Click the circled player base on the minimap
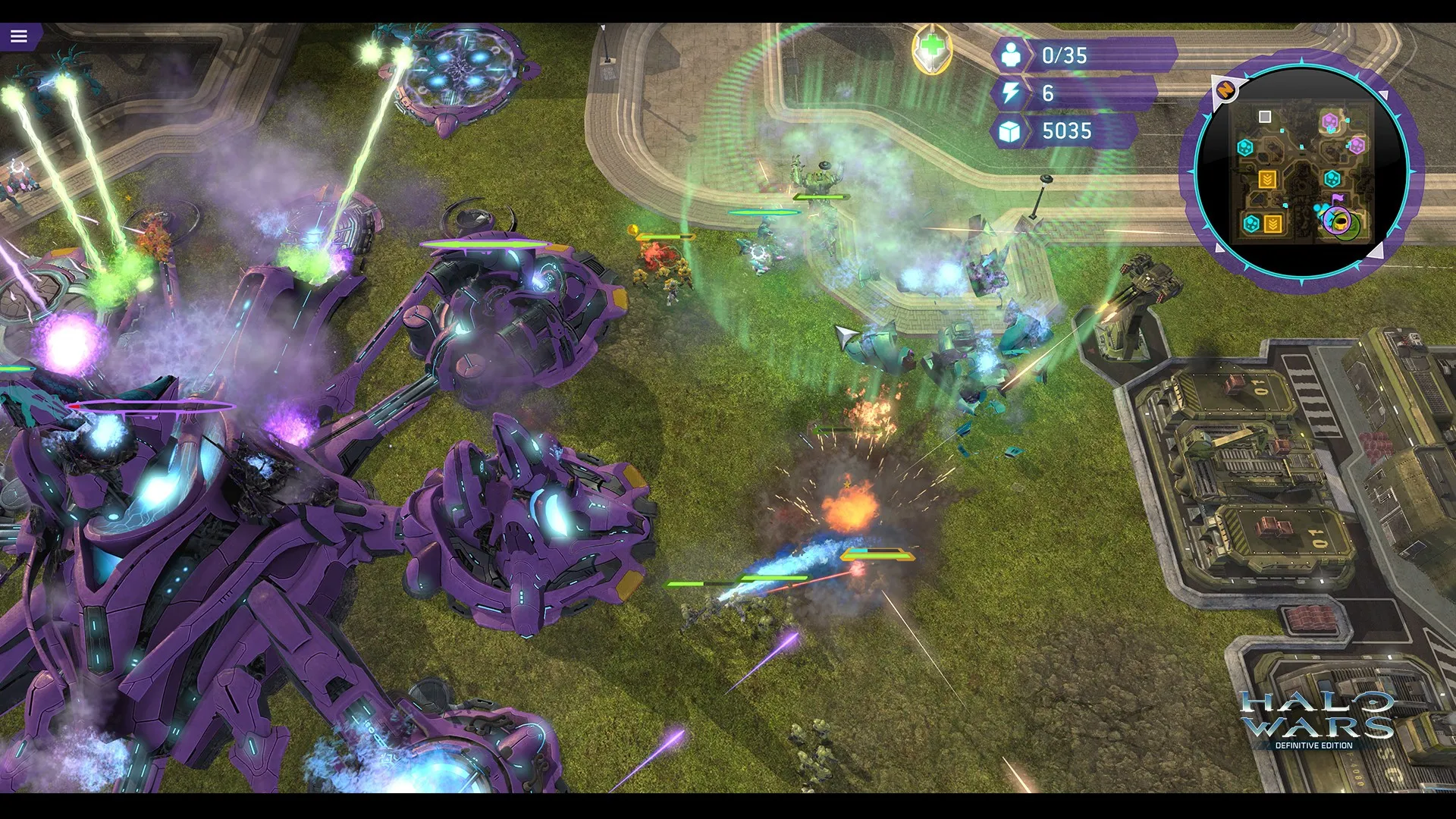 (x=1338, y=221)
